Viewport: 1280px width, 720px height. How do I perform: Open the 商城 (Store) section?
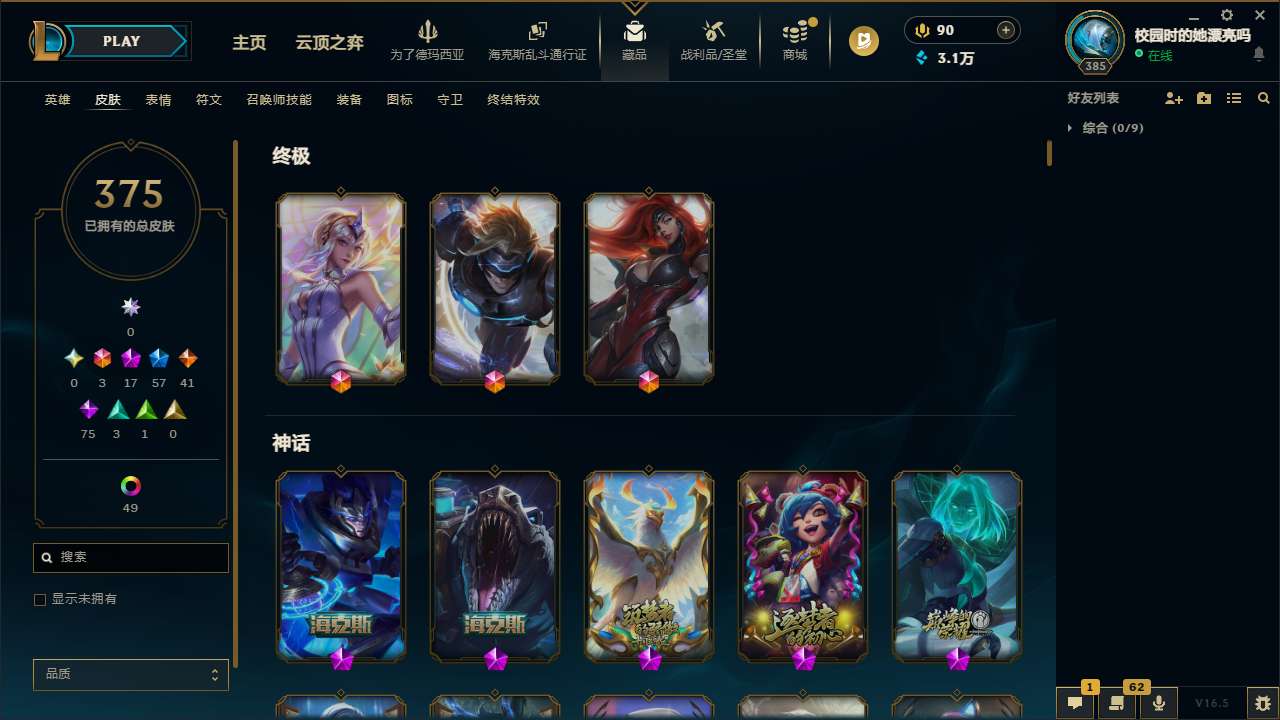pyautogui.click(x=795, y=41)
